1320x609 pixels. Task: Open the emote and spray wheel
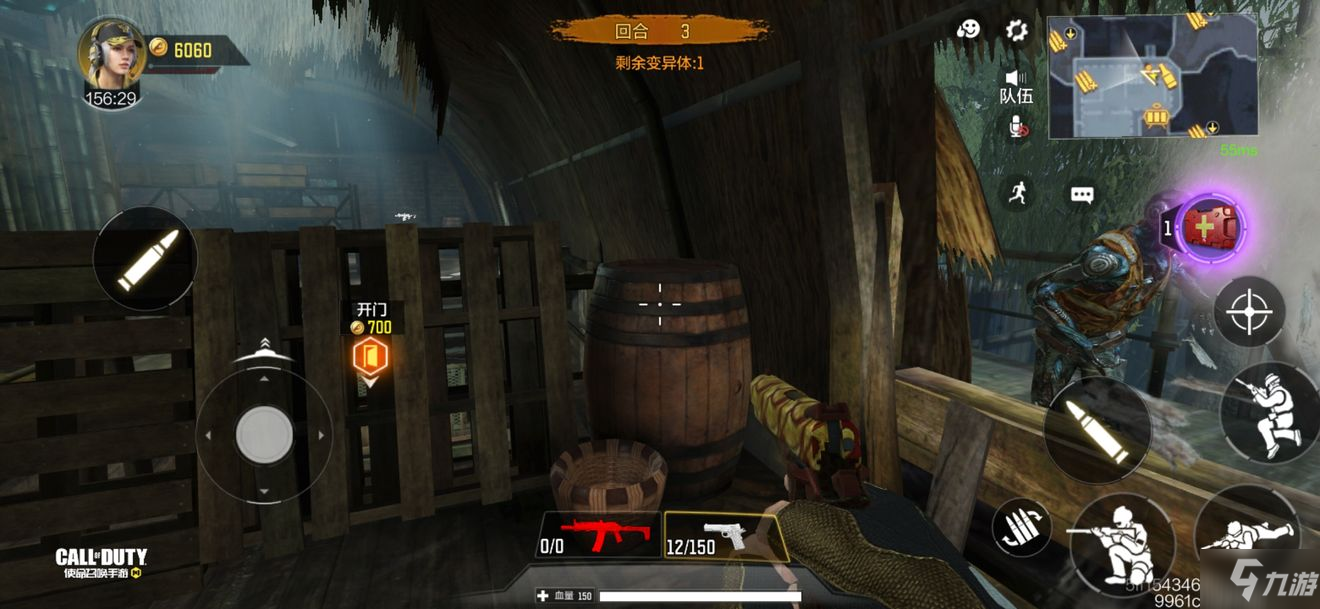pyautogui.click(x=968, y=30)
